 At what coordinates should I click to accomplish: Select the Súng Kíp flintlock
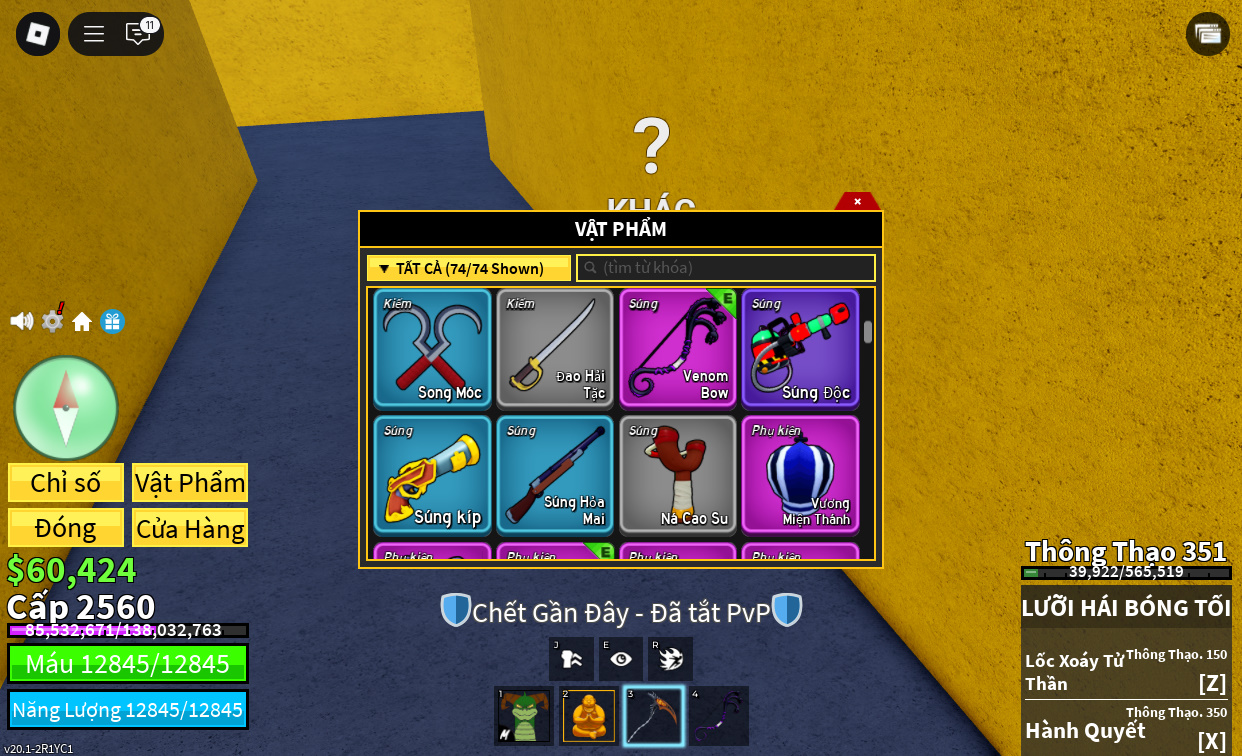pos(432,474)
